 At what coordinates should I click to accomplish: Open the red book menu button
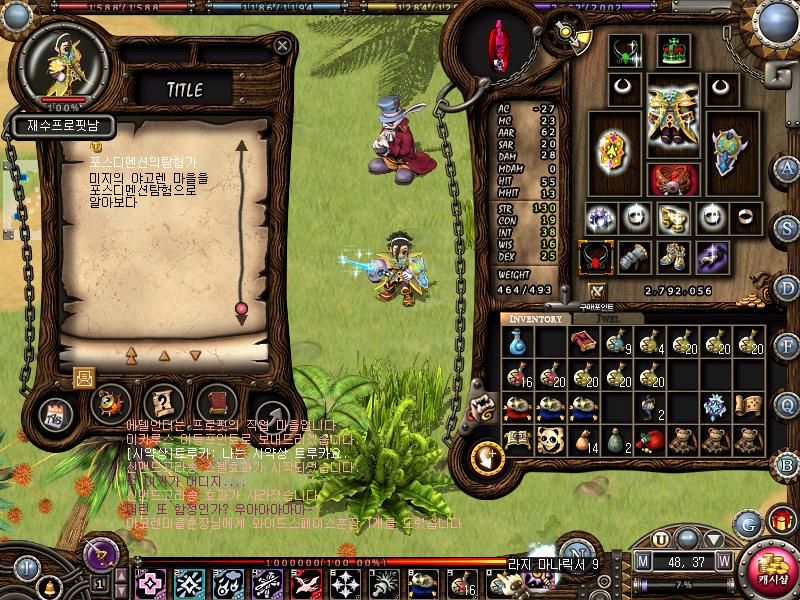click(214, 404)
